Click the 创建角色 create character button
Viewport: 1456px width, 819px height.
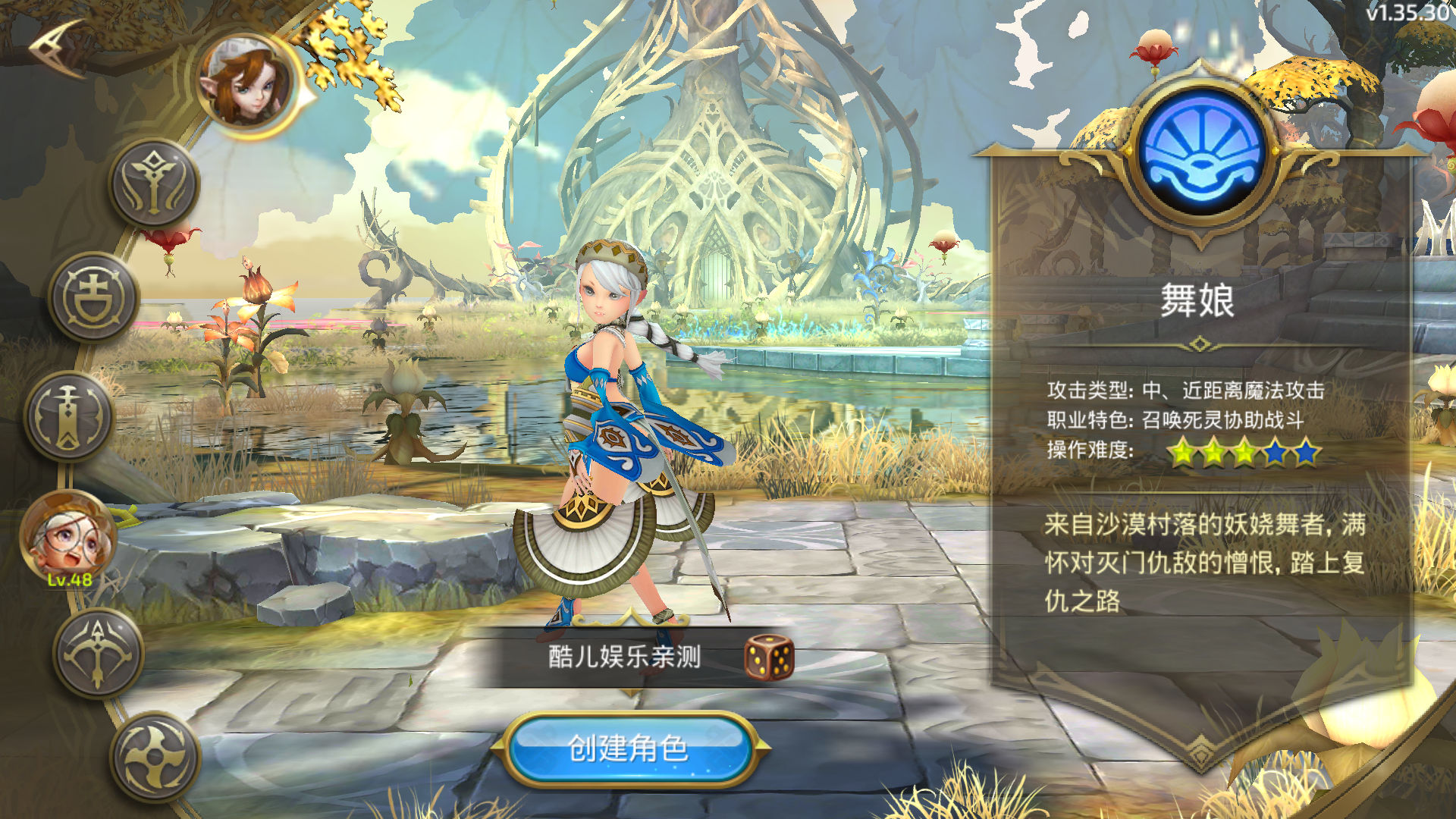tap(628, 748)
